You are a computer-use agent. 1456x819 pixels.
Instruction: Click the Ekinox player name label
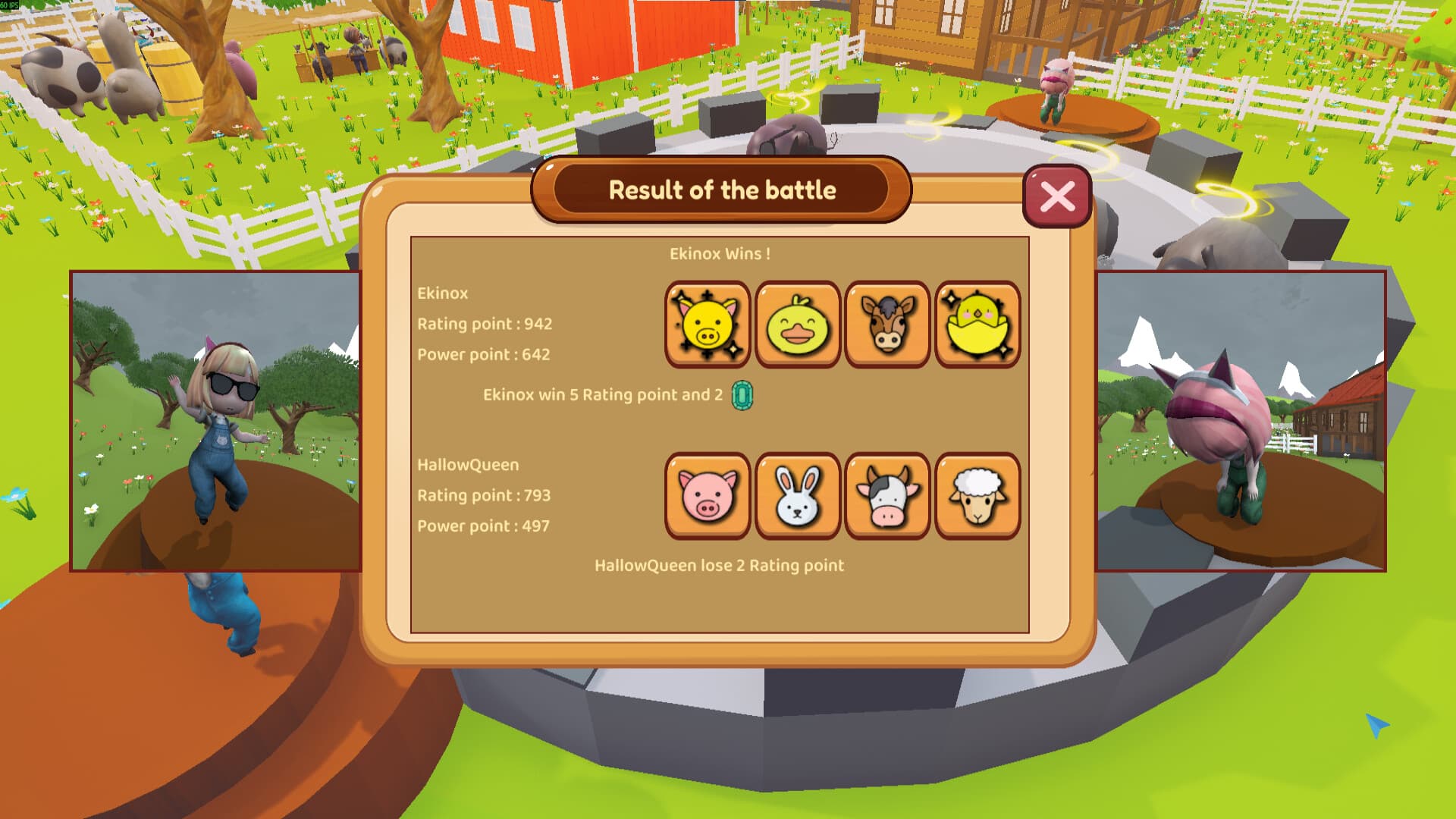click(x=443, y=293)
